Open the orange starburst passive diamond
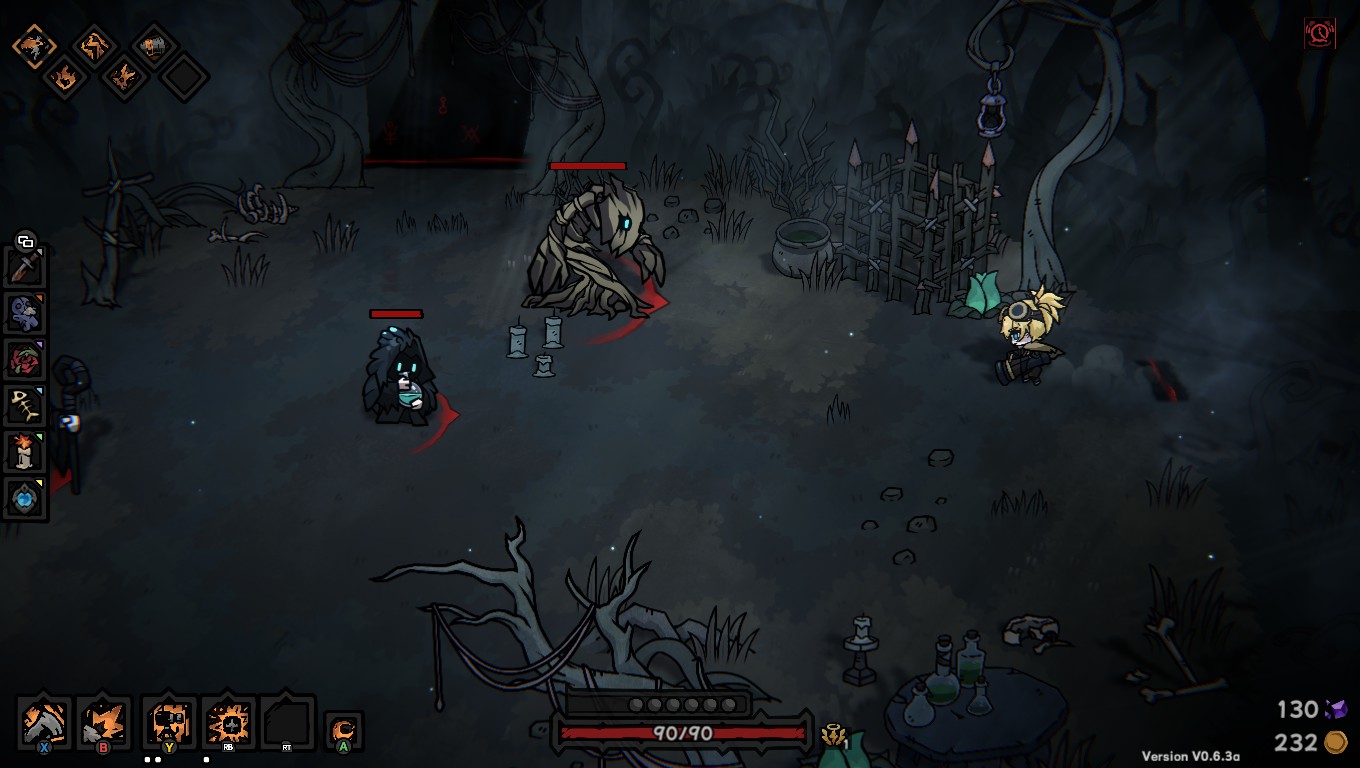Viewport: 1360px width, 768px height. tap(124, 76)
